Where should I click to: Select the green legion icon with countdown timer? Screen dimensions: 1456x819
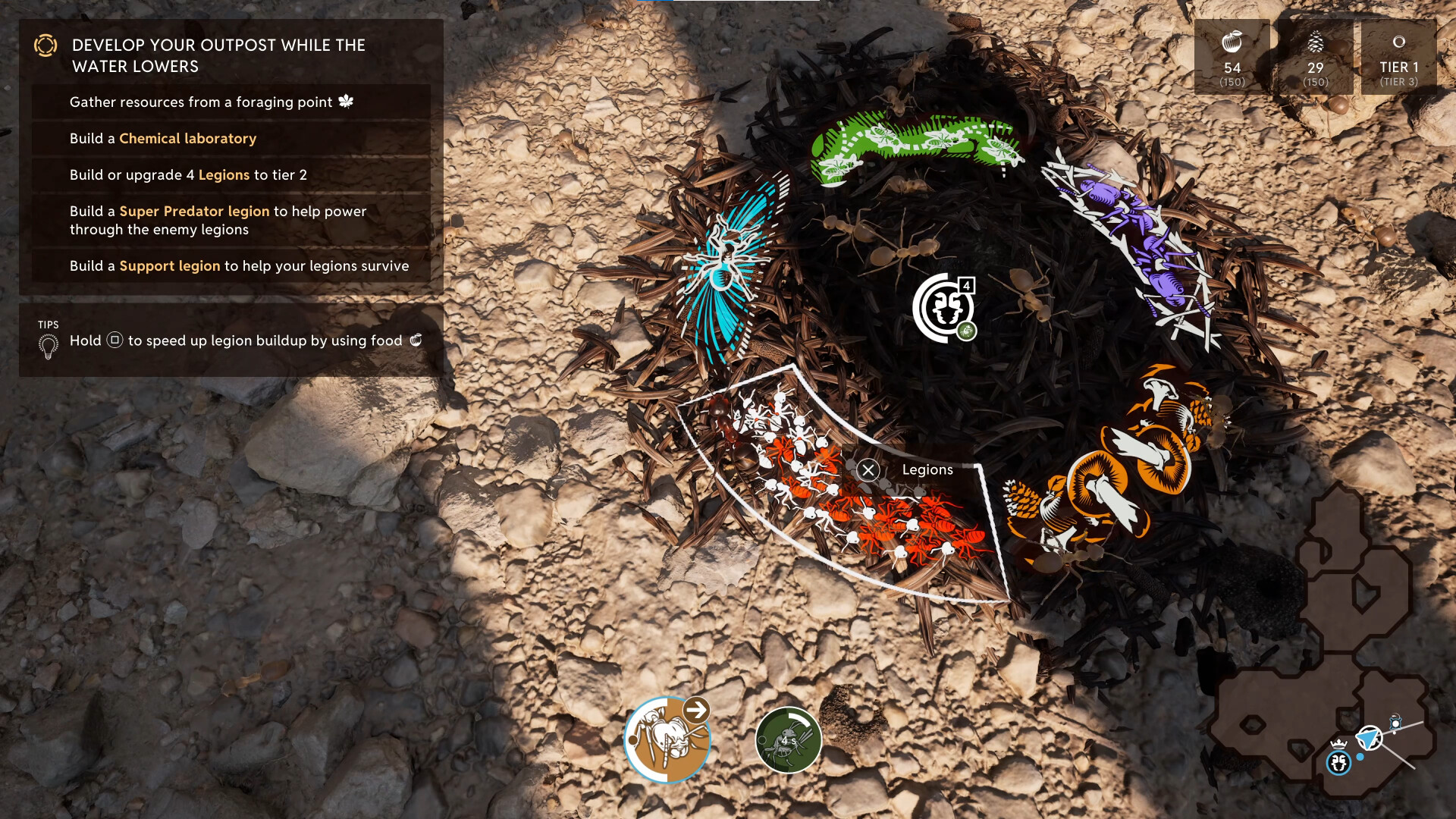click(788, 740)
